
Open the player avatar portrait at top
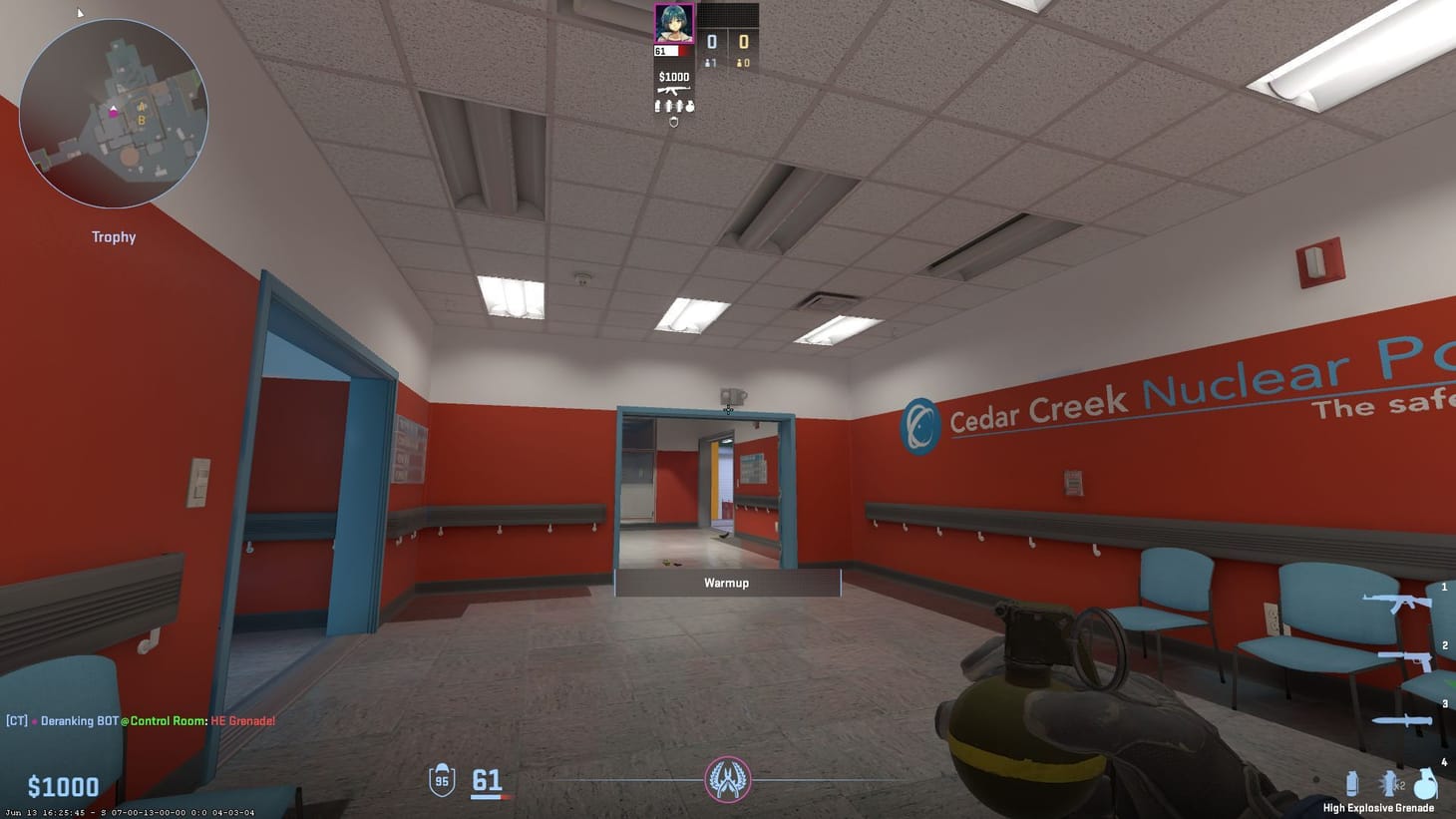pyautogui.click(x=673, y=25)
